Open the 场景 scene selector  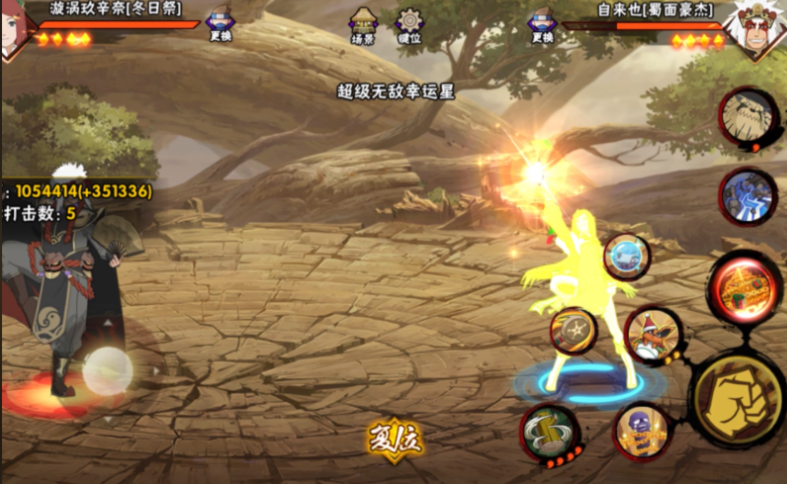[x=363, y=25]
